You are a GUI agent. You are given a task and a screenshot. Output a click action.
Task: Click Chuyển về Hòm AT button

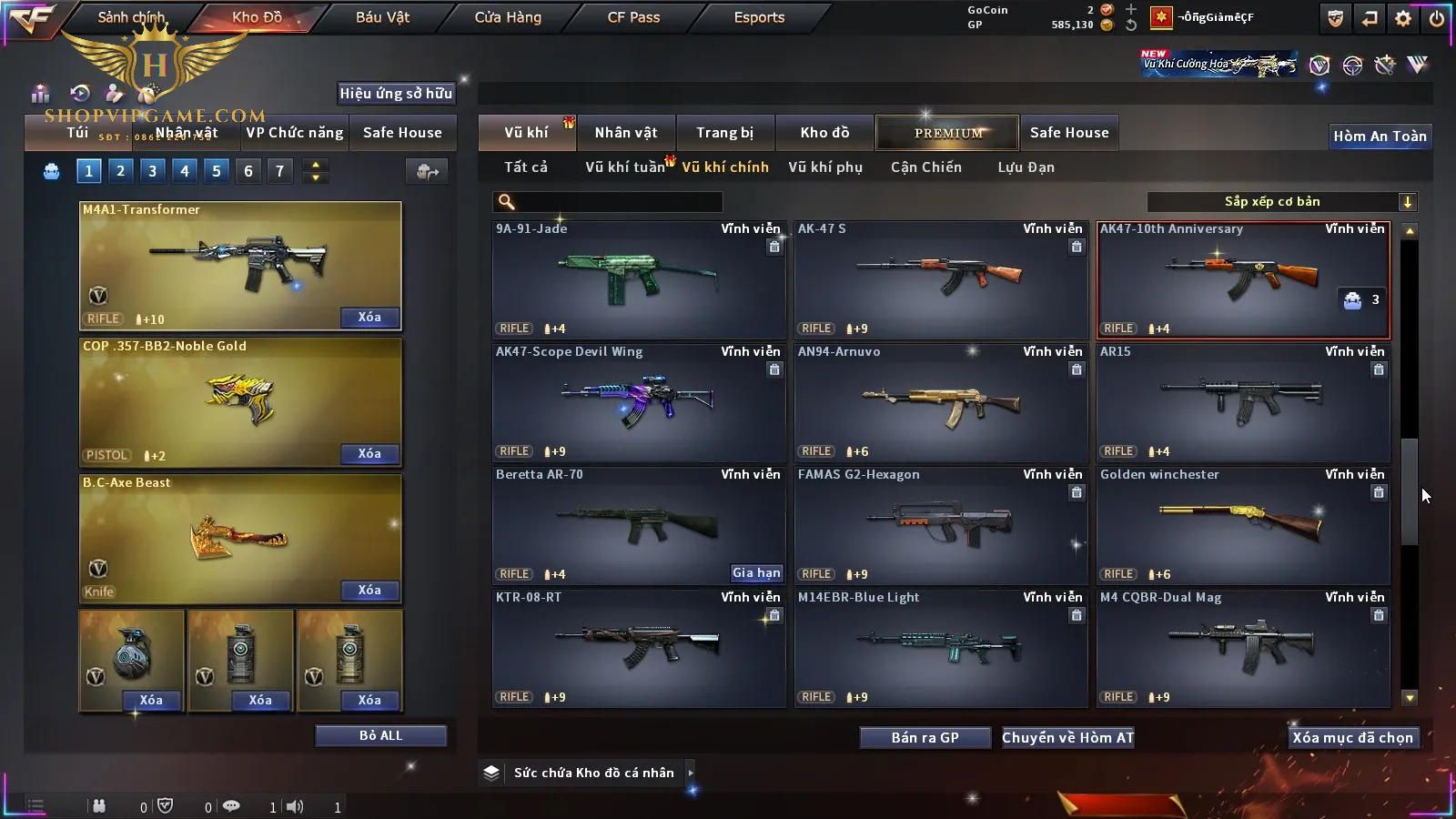[1068, 738]
